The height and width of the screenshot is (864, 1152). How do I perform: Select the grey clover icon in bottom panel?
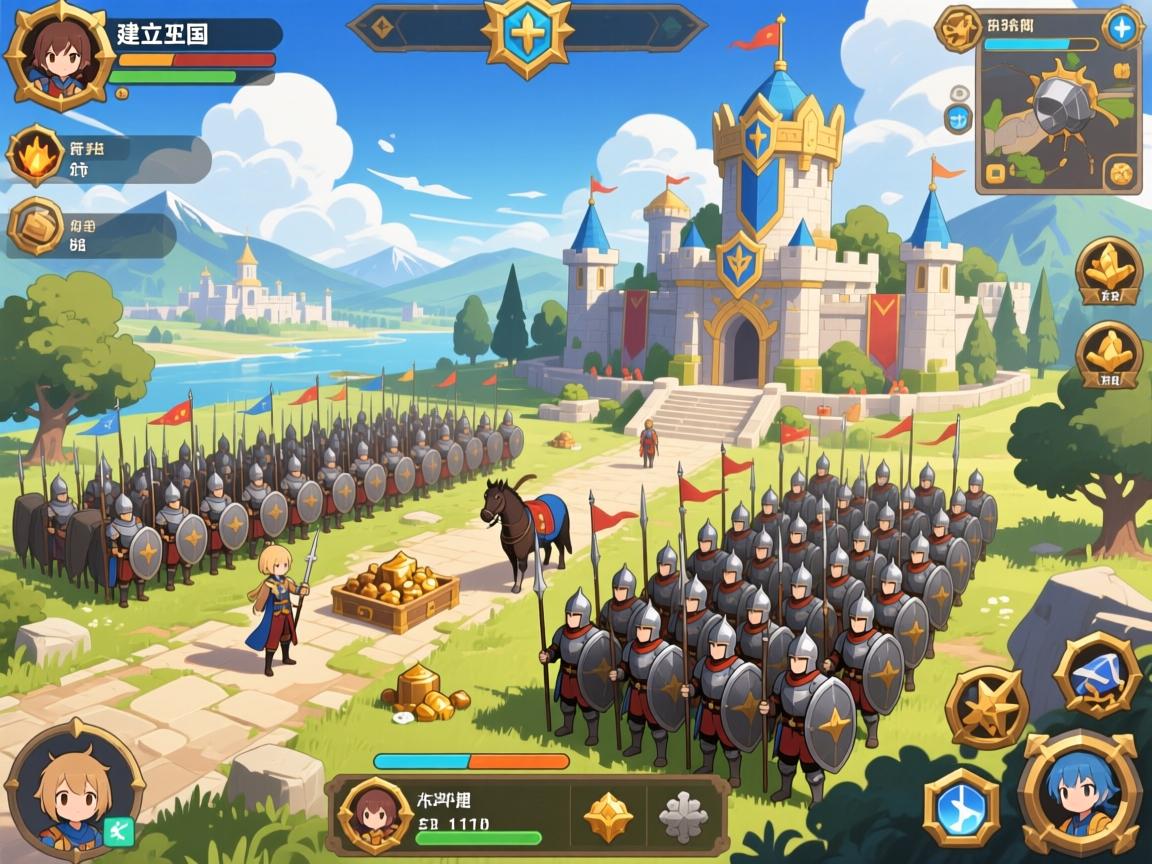(x=684, y=816)
